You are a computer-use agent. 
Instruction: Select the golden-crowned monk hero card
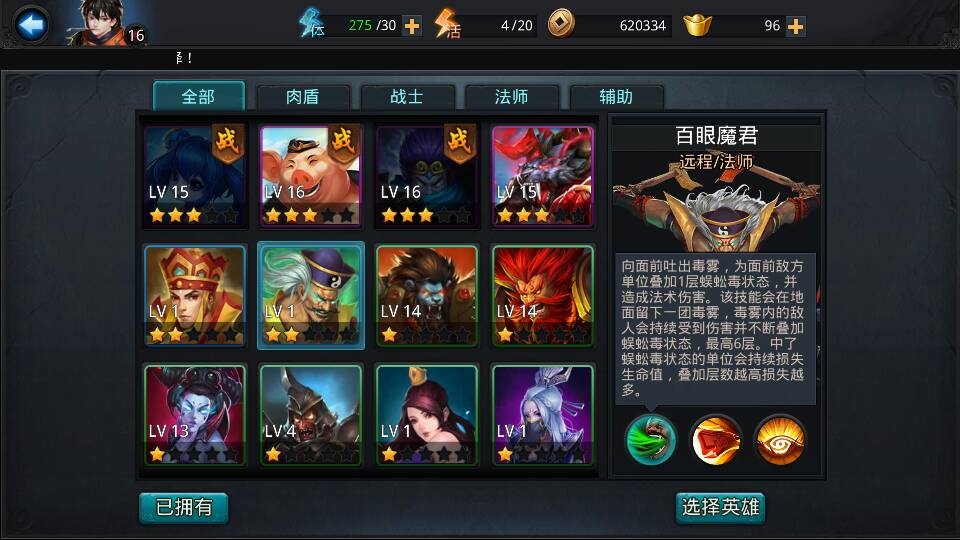click(x=194, y=295)
